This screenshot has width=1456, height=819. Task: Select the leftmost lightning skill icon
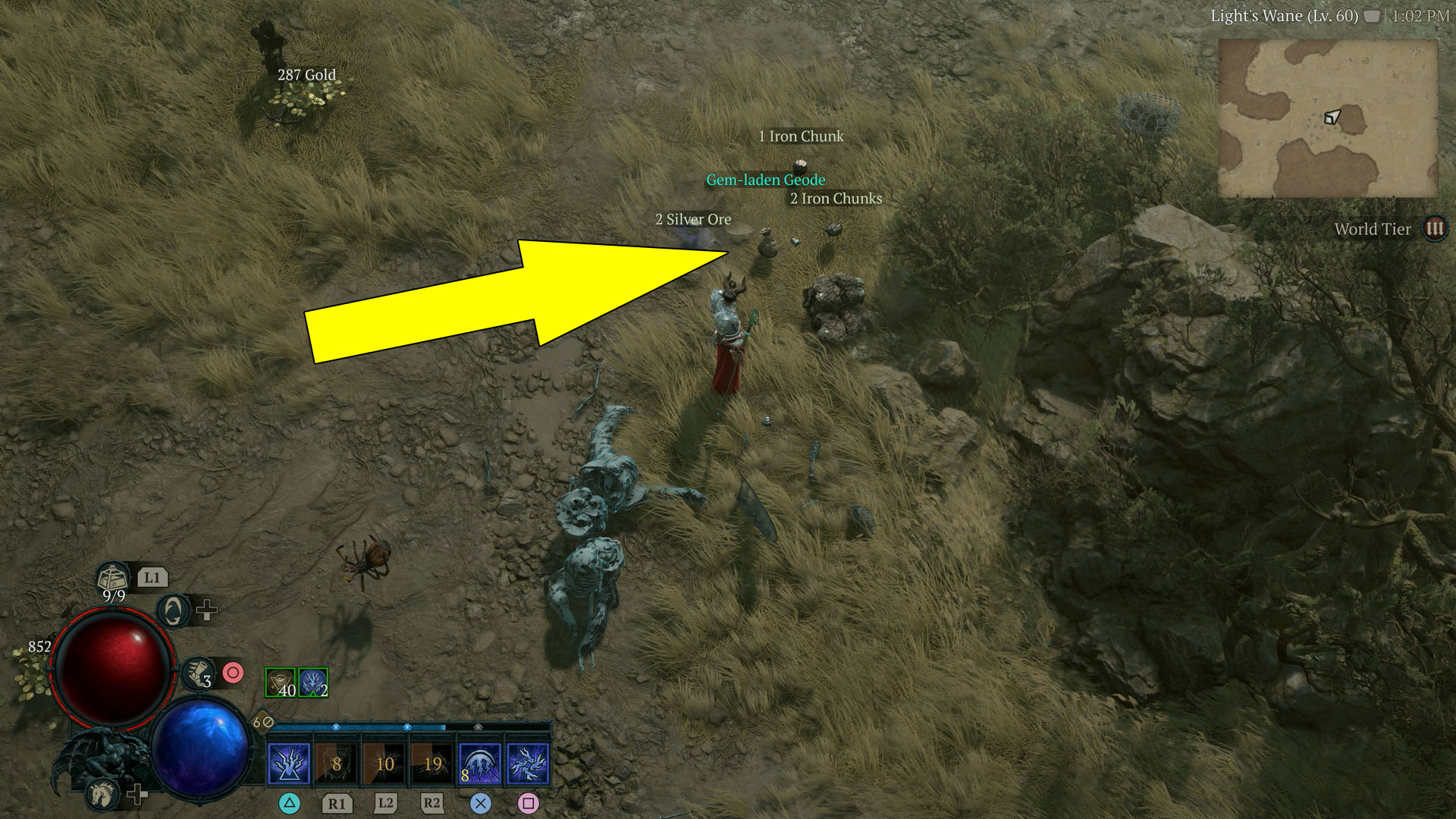pyautogui.click(x=289, y=762)
